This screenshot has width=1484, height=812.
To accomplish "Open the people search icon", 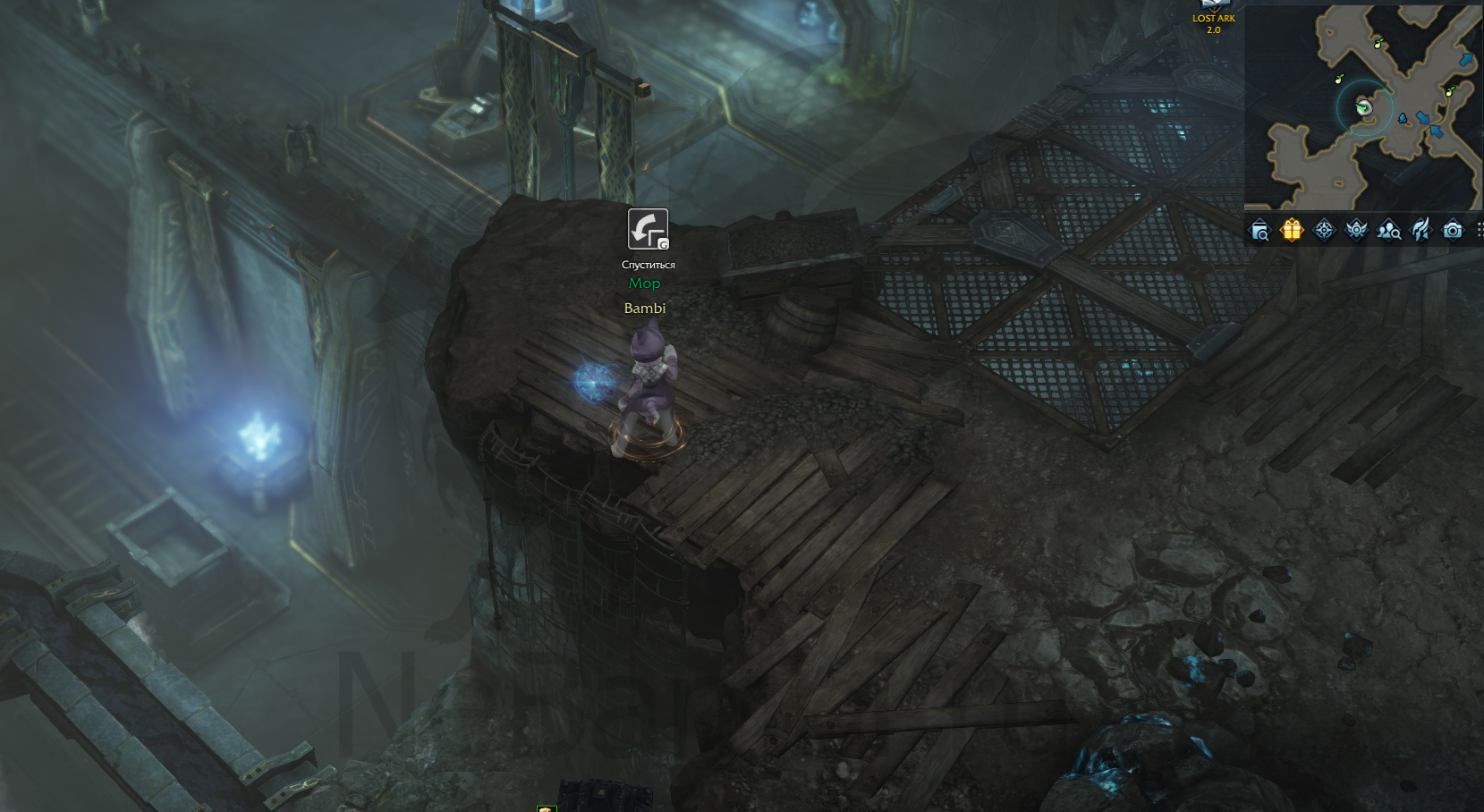I will [1388, 232].
